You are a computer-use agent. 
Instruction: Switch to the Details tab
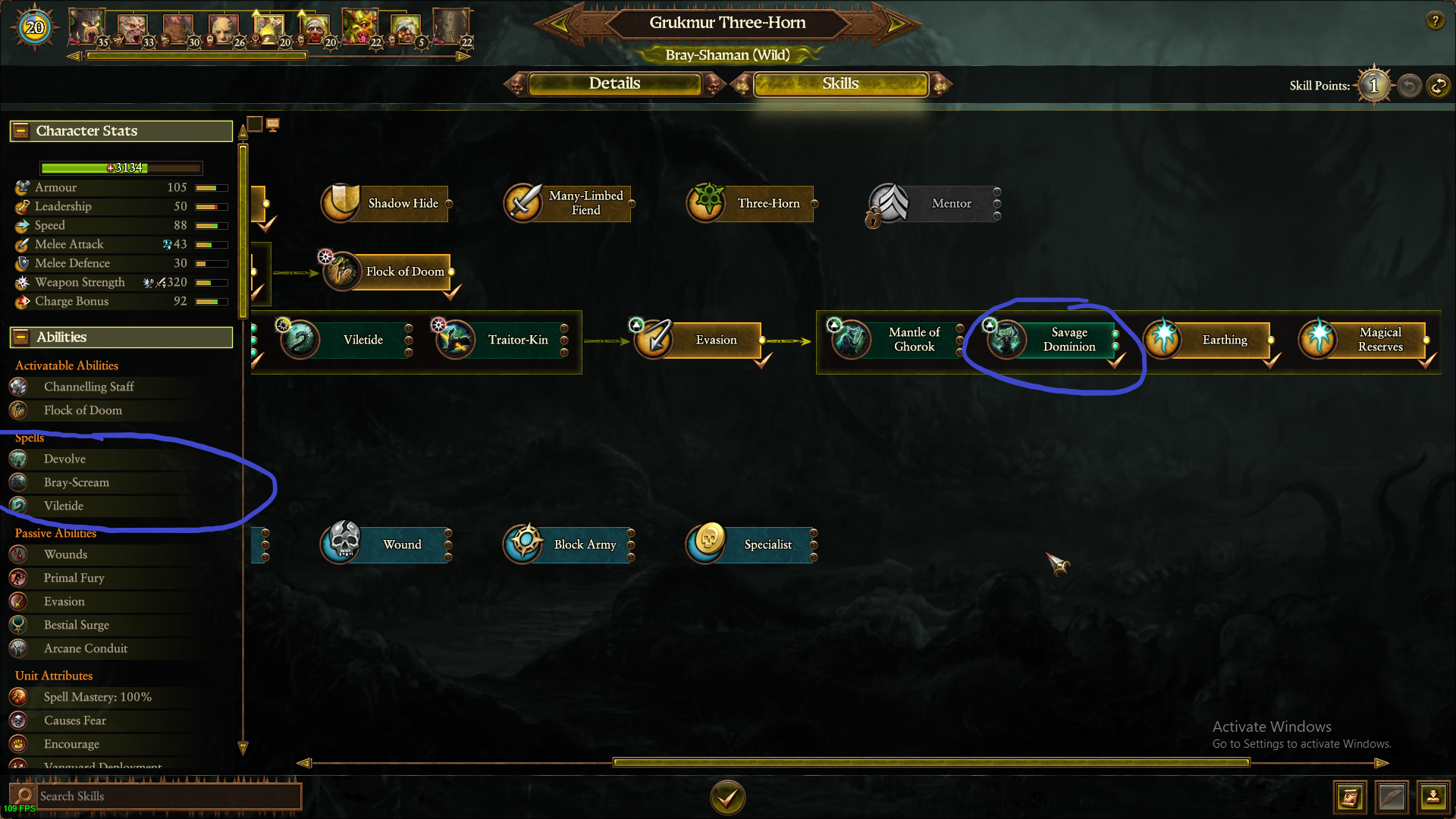[616, 83]
